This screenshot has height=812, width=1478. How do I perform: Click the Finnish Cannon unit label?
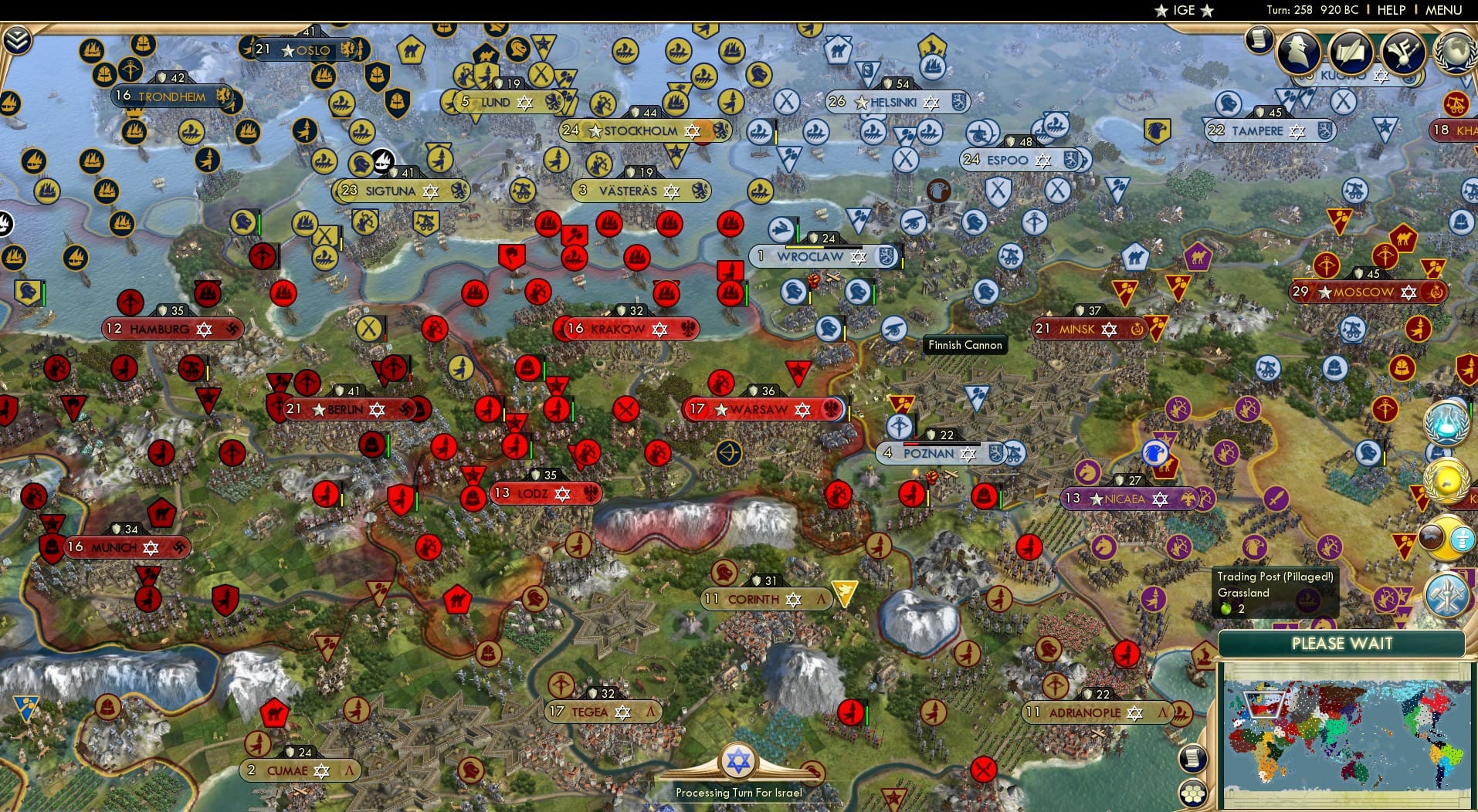964,345
